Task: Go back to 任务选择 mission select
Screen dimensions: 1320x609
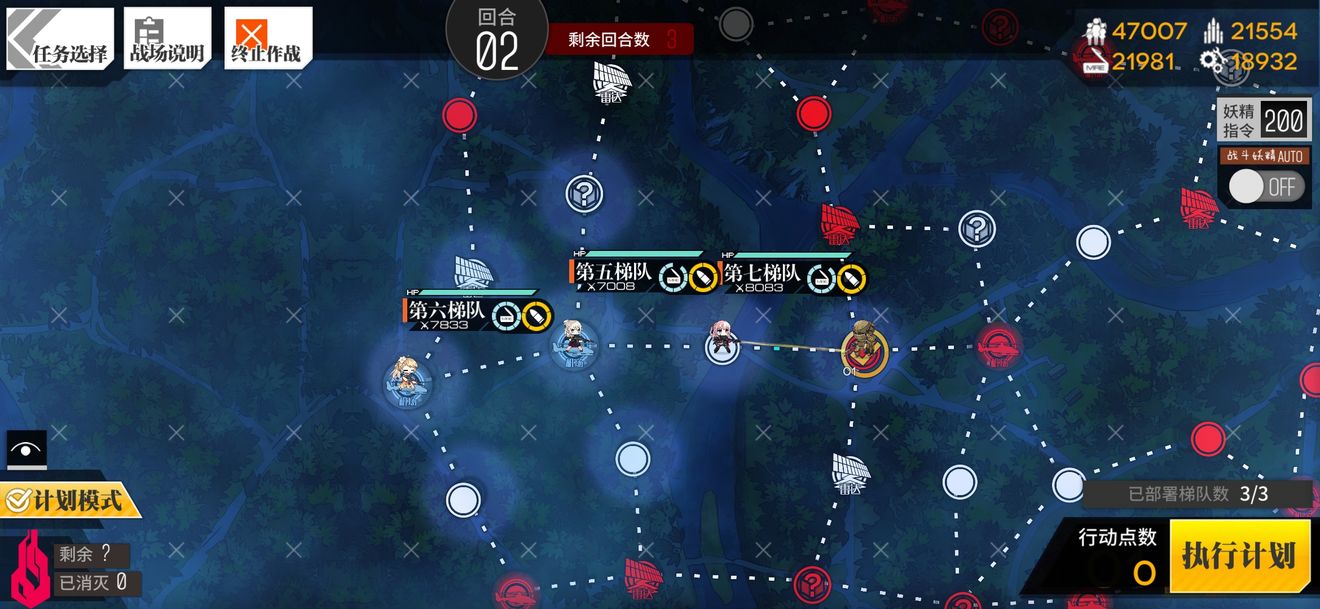Action: click(x=60, y=40)
